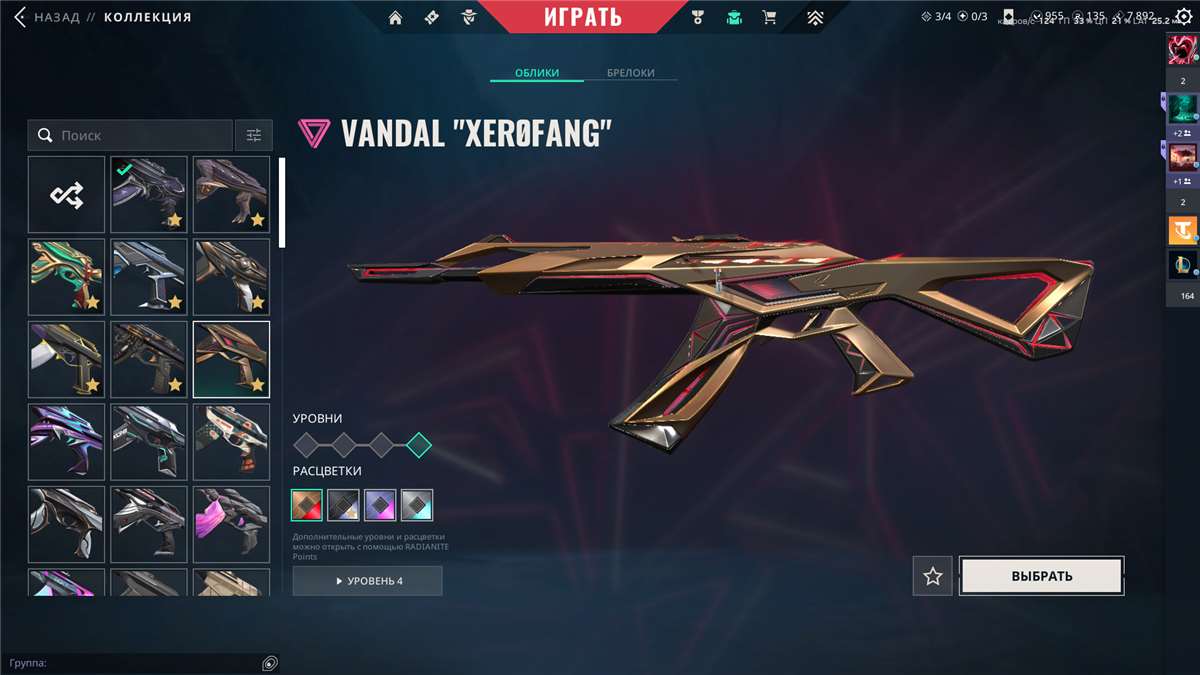Open the rank chevrons icon in top bar
This screenshot has height=675, width=1200.
tap(816, 17)
